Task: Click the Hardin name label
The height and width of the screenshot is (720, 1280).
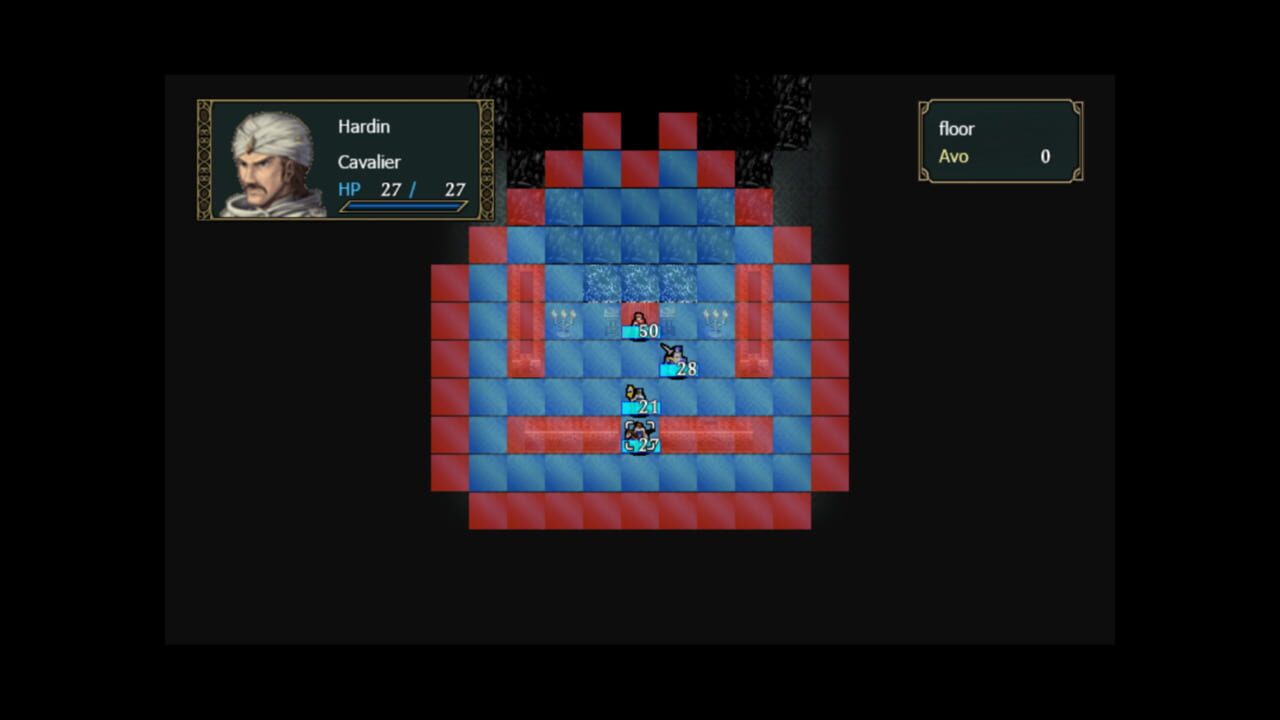Action: pyautogui.click(x=363, y=126)
